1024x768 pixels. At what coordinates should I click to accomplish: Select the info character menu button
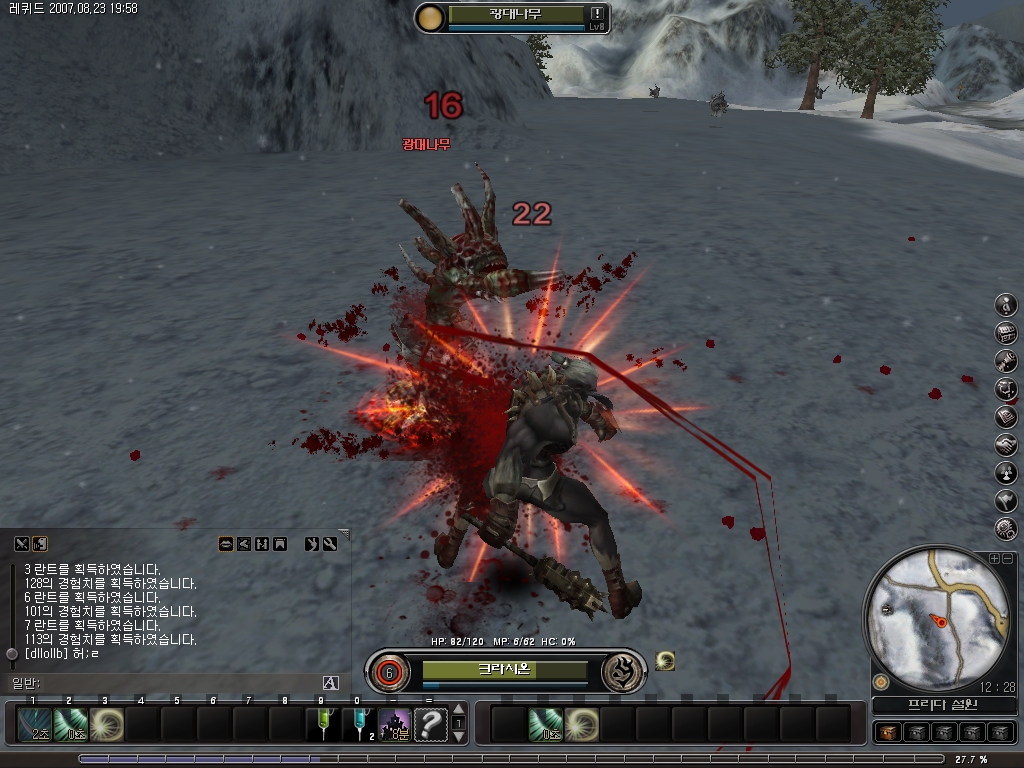pos(1006,304)
